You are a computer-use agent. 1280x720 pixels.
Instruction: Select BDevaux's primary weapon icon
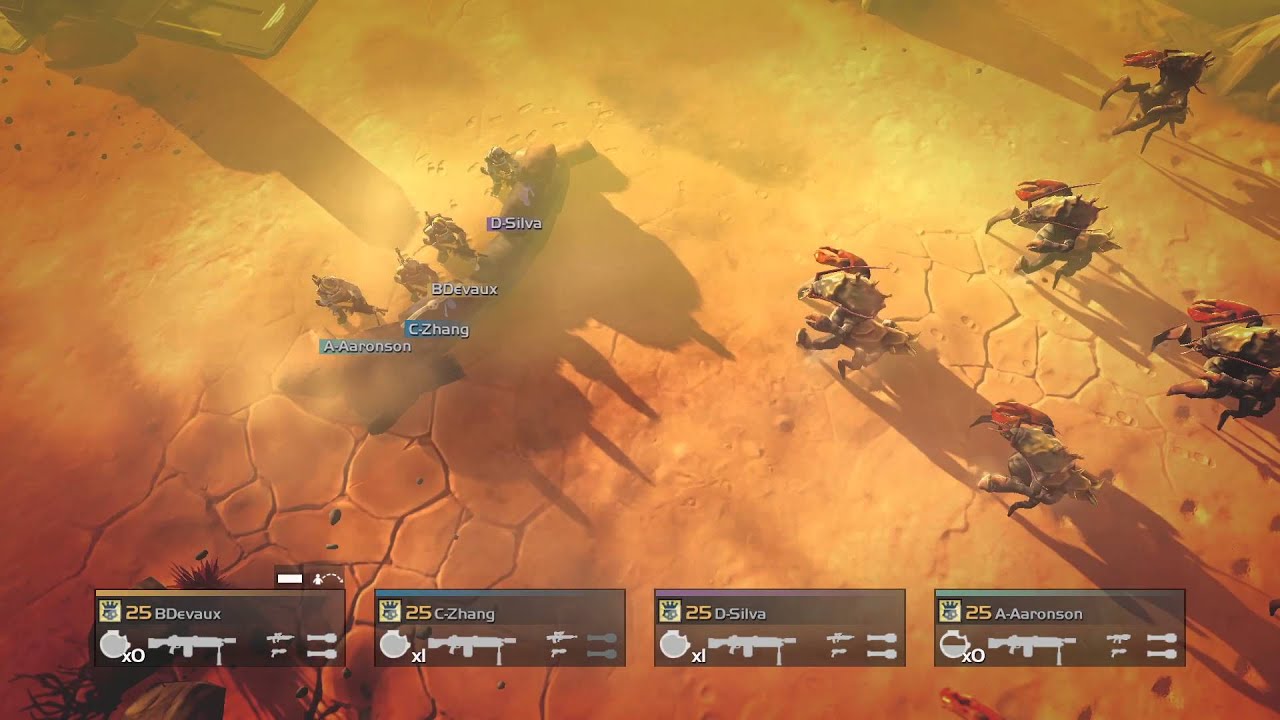pyautogui.click(x=192, y=645)
